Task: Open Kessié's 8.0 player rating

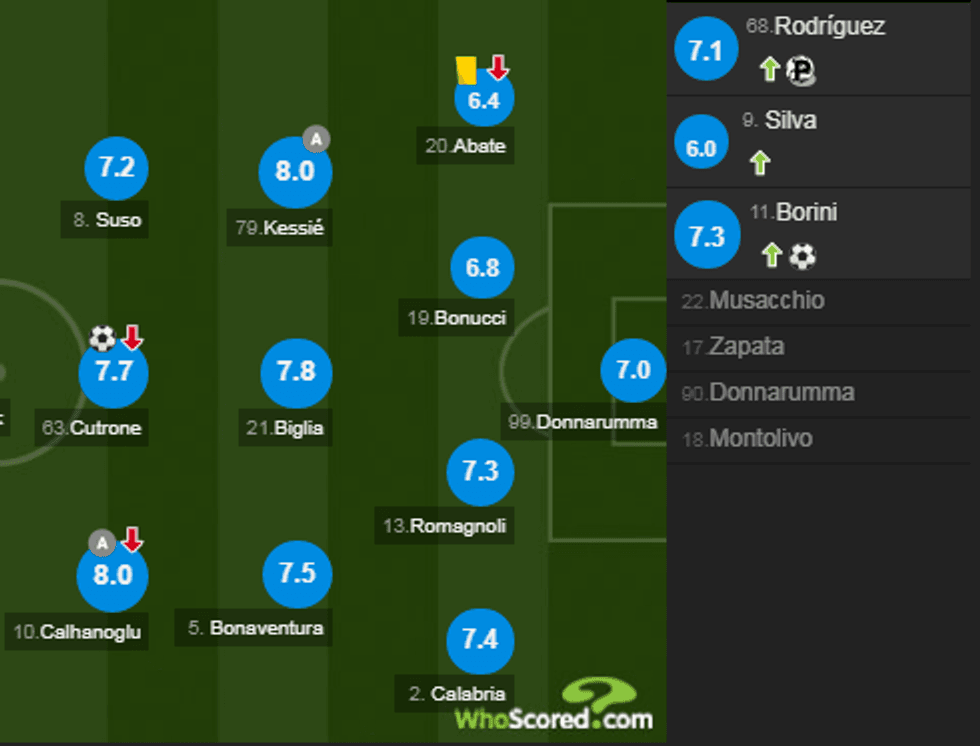Action: 294,172
